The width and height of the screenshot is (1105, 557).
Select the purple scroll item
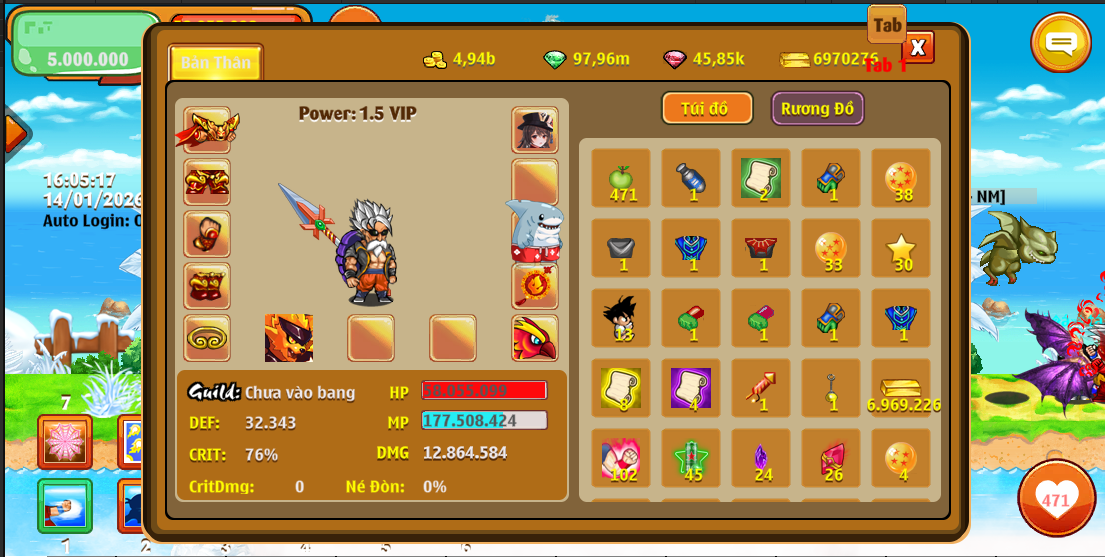point(690,389)
